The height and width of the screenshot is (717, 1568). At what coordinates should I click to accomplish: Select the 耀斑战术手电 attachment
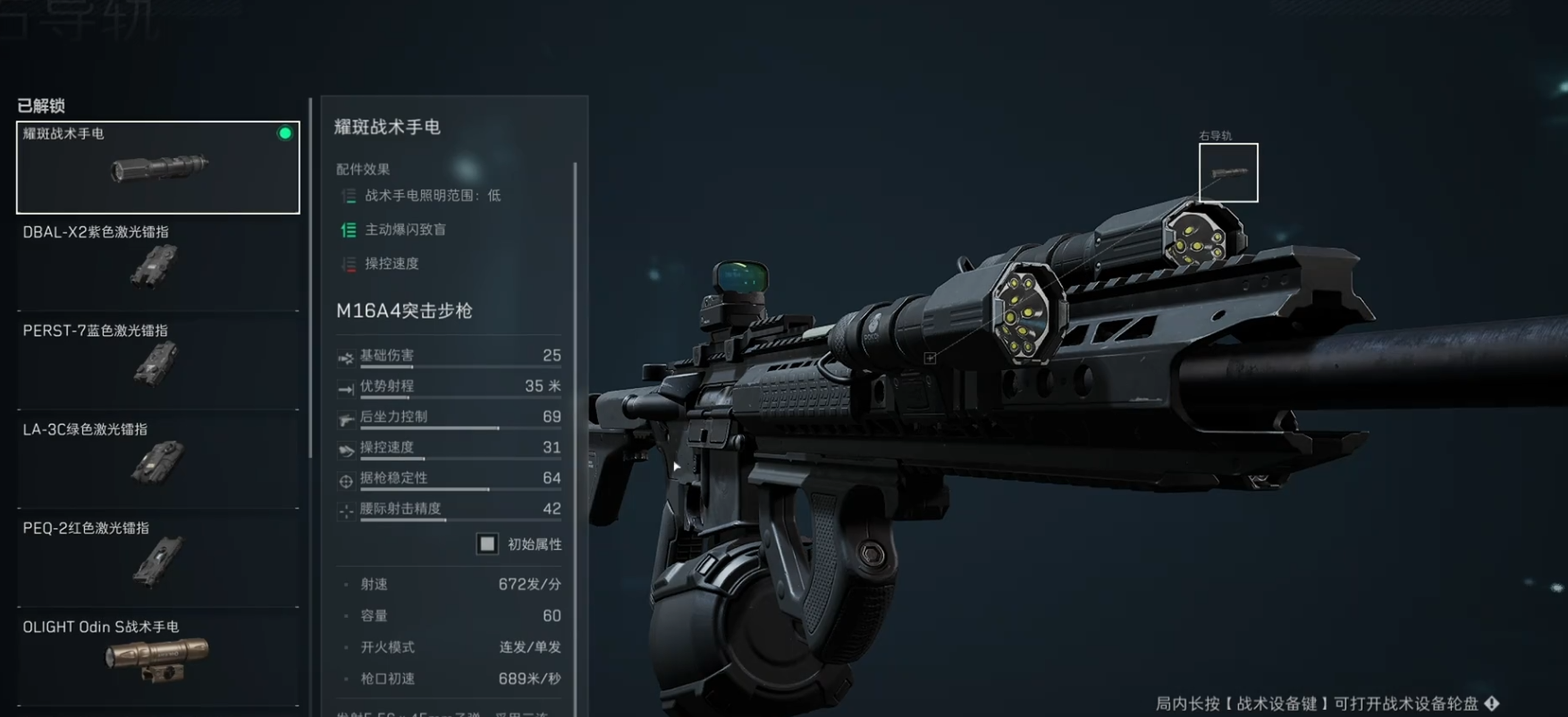point(158,167)
